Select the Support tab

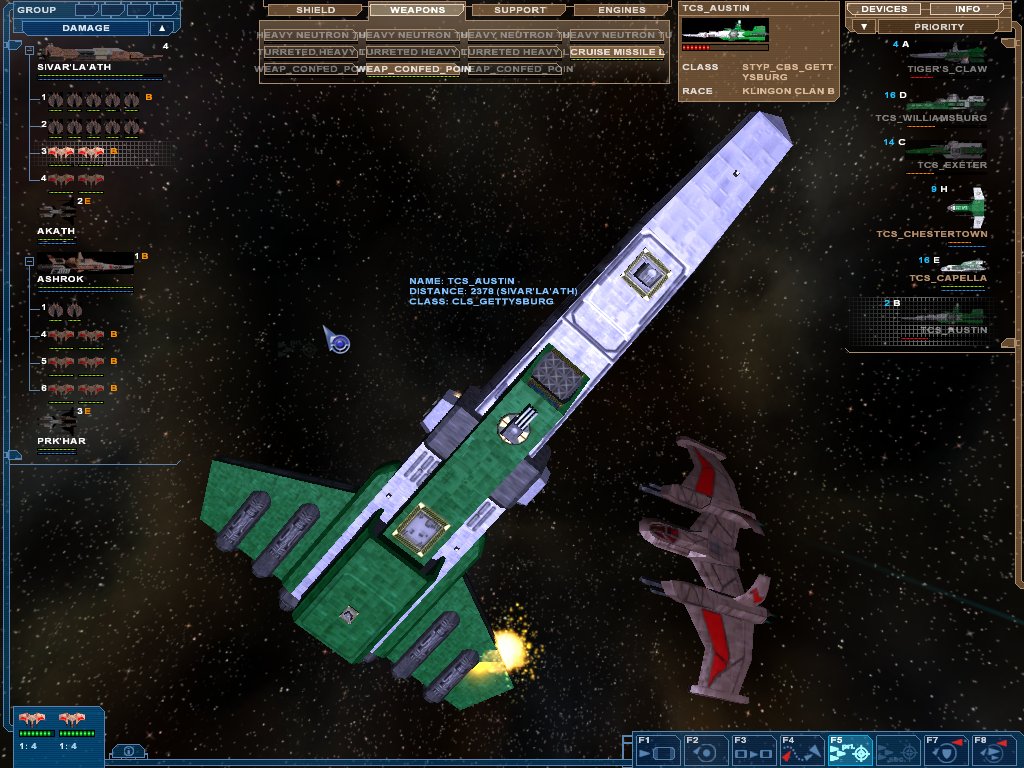520,10
